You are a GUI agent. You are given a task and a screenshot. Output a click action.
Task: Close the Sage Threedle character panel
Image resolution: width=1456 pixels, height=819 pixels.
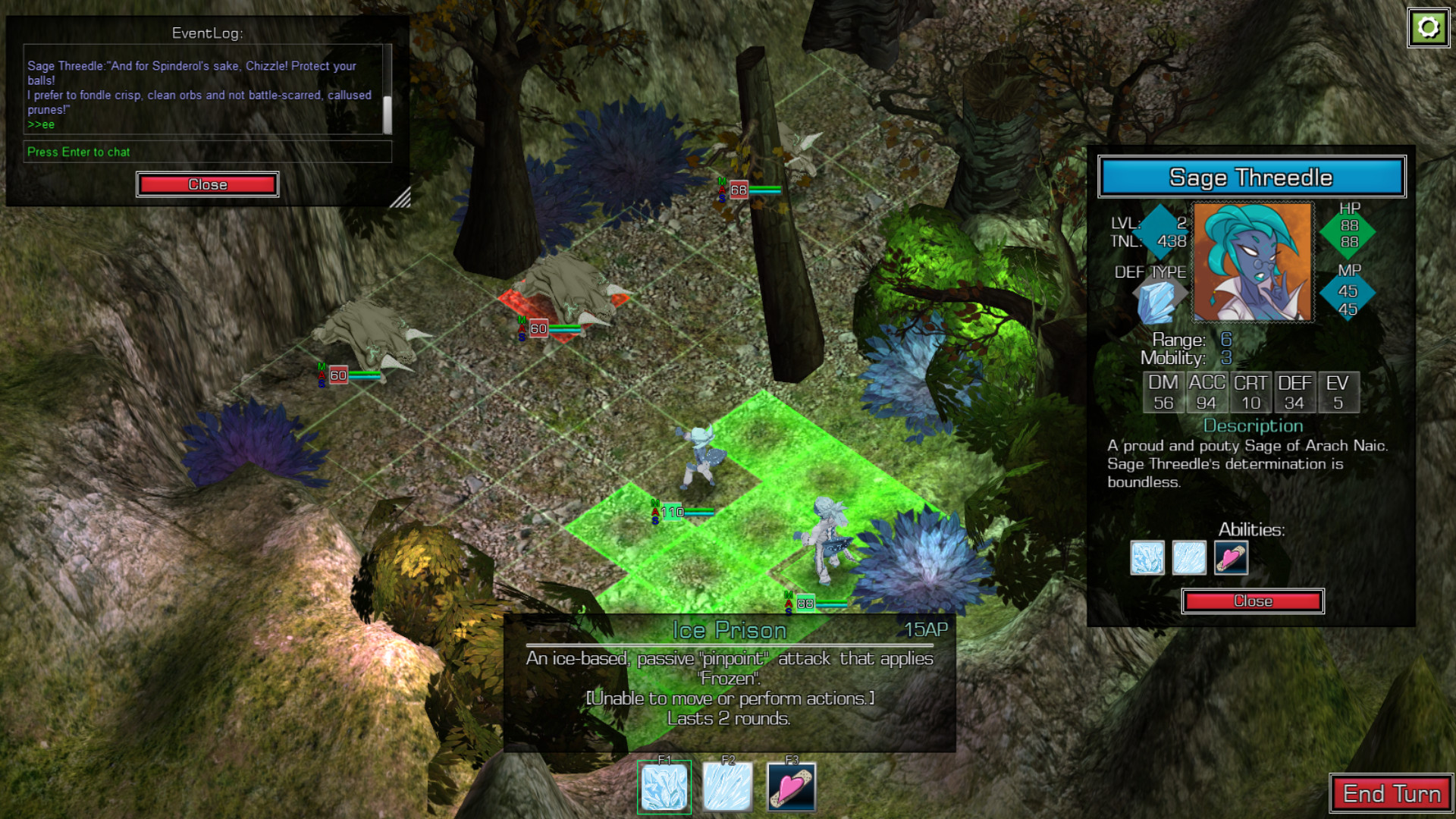click(1252, 601)
